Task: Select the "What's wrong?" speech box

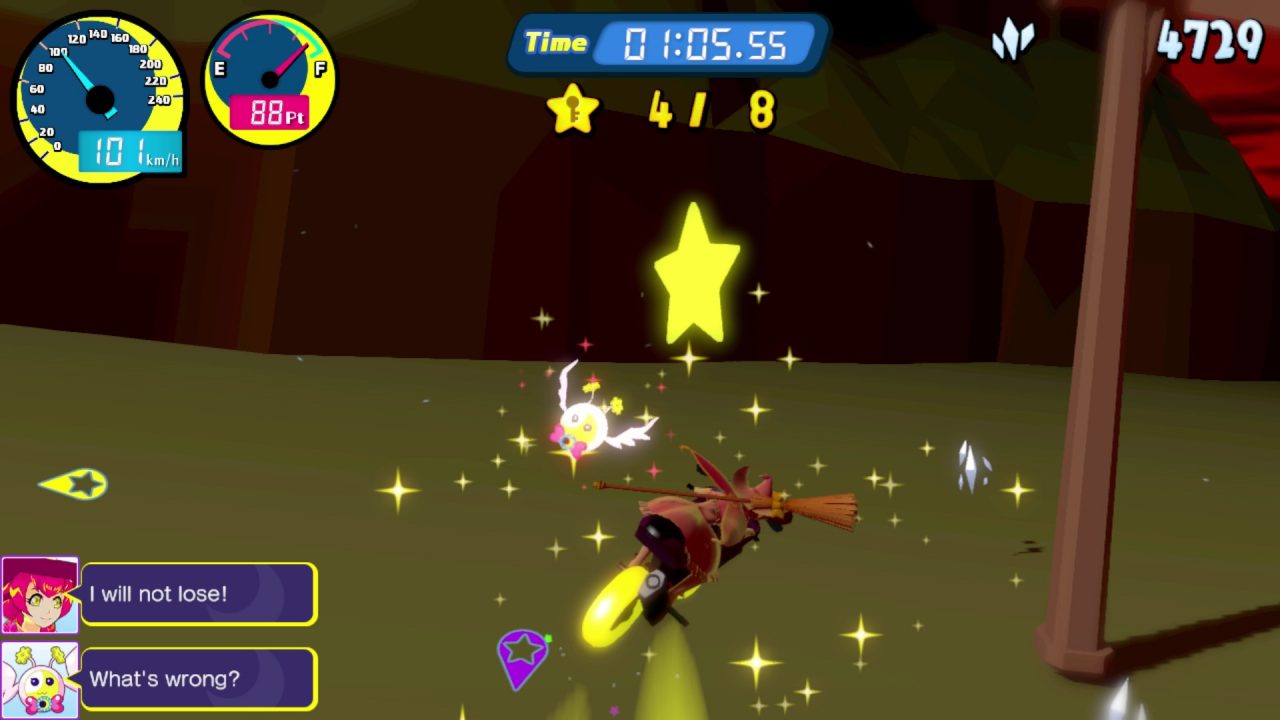Action: 199,679
